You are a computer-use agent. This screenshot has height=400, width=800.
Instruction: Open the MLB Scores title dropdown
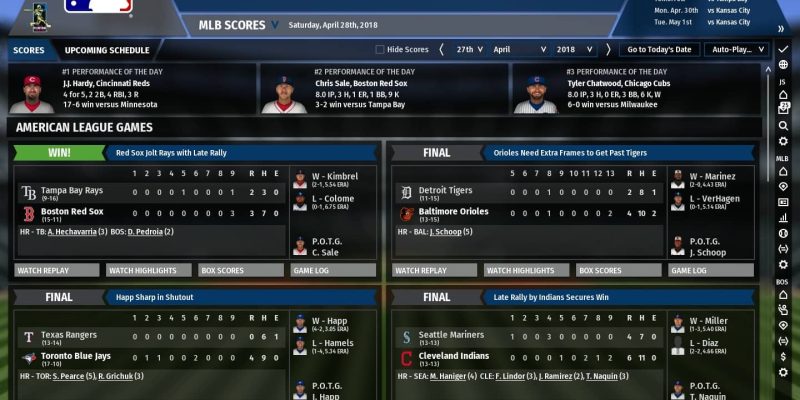[275, 22]
